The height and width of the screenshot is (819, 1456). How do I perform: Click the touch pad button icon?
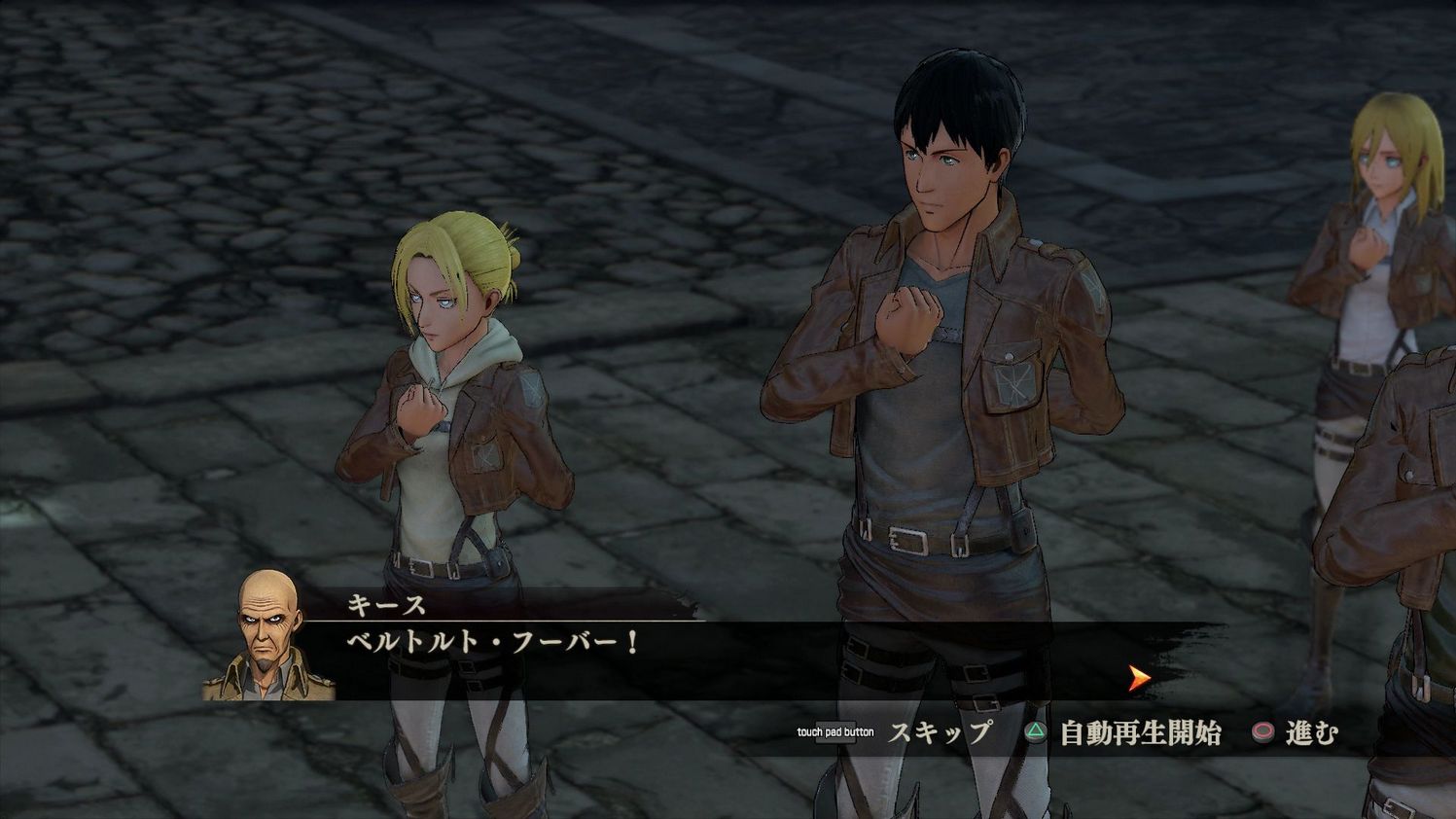coord(836,732)
